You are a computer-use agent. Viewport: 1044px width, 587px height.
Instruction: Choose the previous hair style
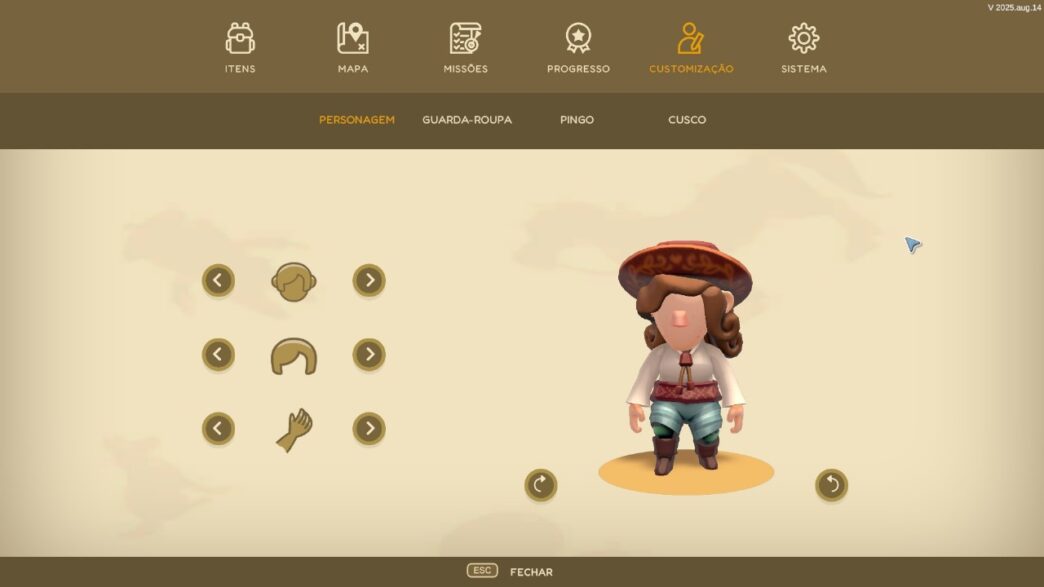click(x=218, y=354)
